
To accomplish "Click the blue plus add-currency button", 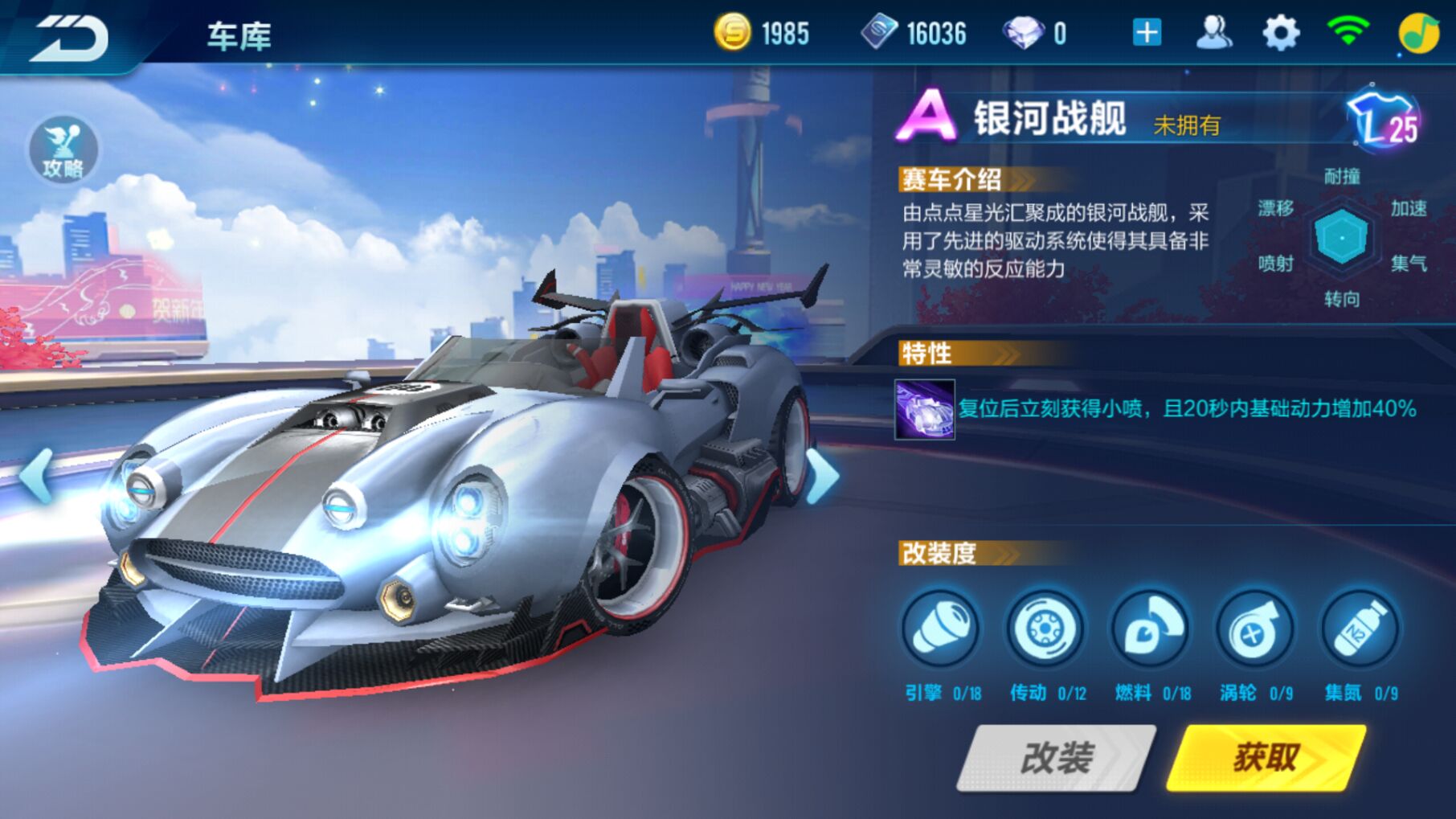I will point(1146,34).
